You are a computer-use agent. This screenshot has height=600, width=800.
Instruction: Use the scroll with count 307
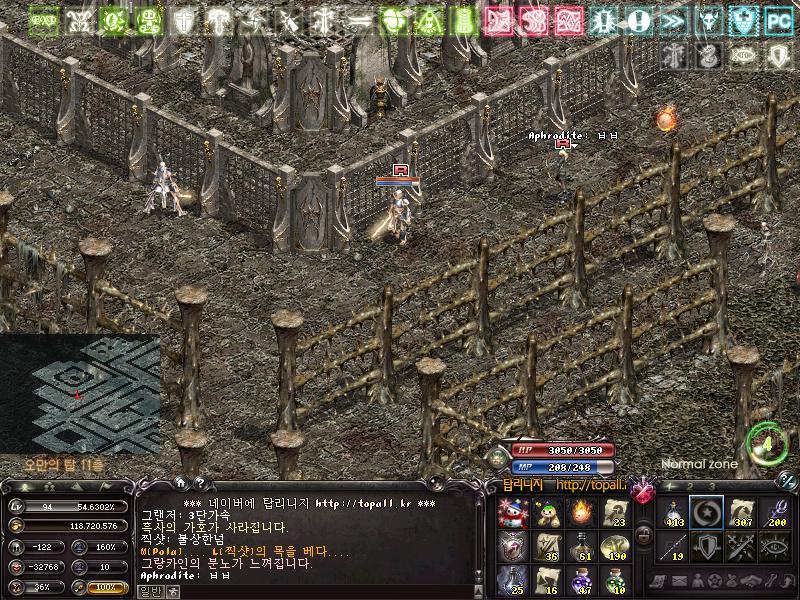742,513
